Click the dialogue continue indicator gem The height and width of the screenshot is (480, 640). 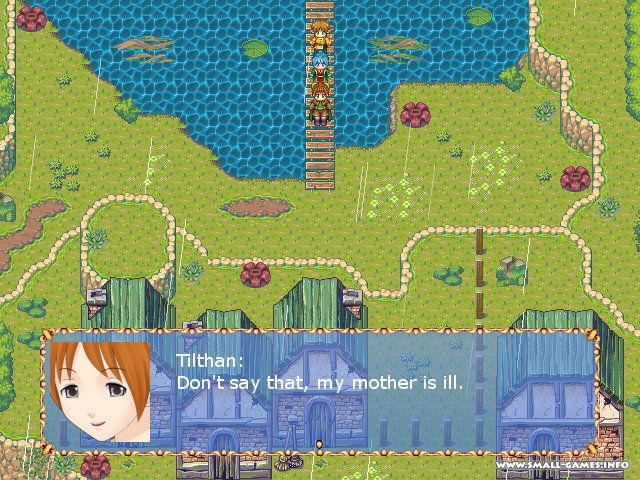click(319, 443)
